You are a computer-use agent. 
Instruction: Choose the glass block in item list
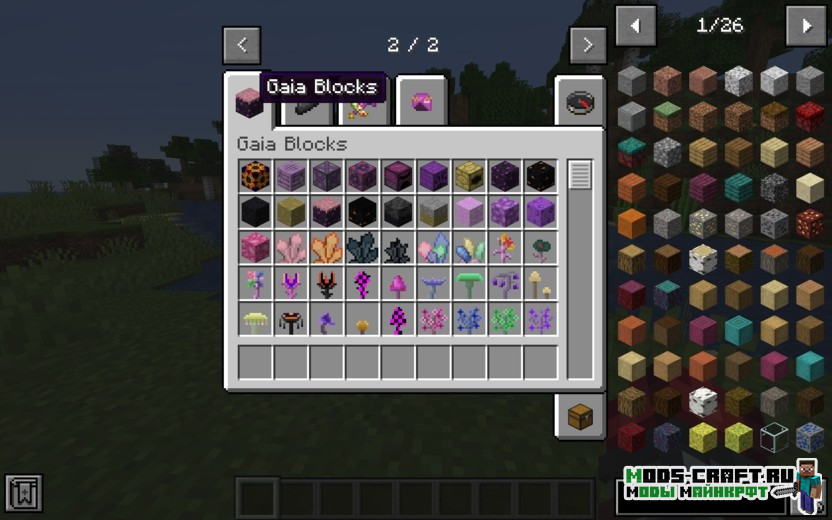(x=774, y=436)
